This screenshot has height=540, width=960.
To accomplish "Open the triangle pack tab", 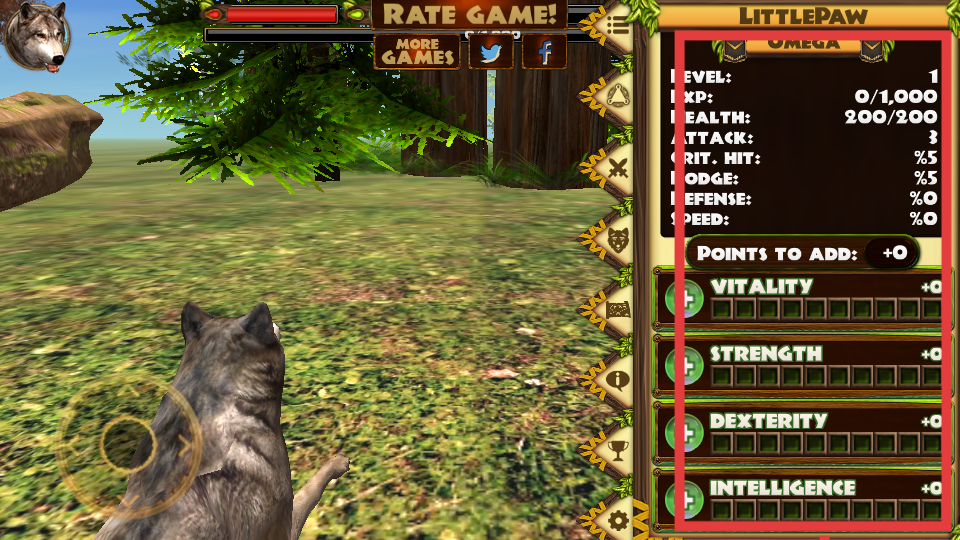I will coord(618,97).
